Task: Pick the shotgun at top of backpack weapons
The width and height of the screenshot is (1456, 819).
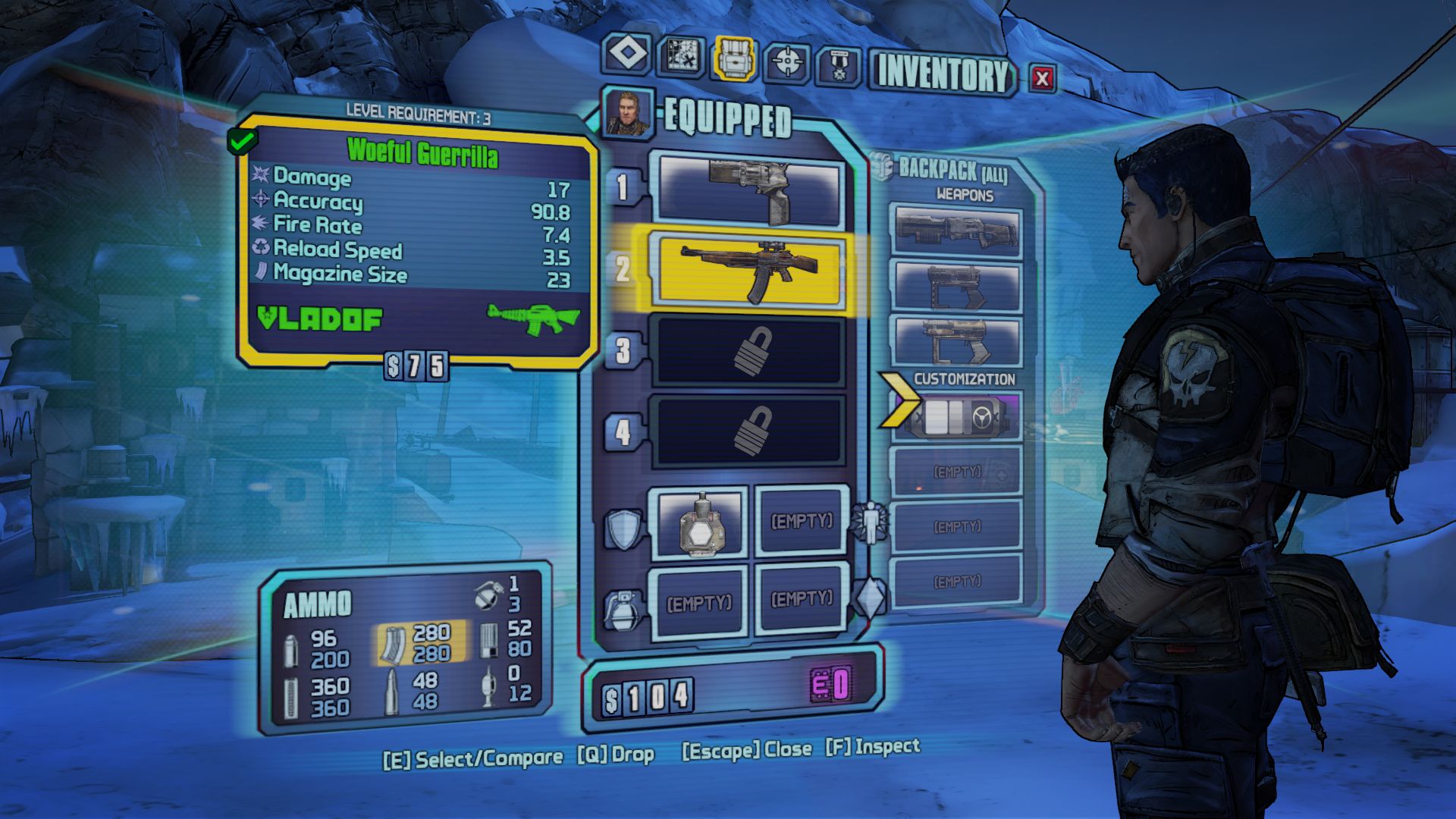Action: [x=956, y=231]
